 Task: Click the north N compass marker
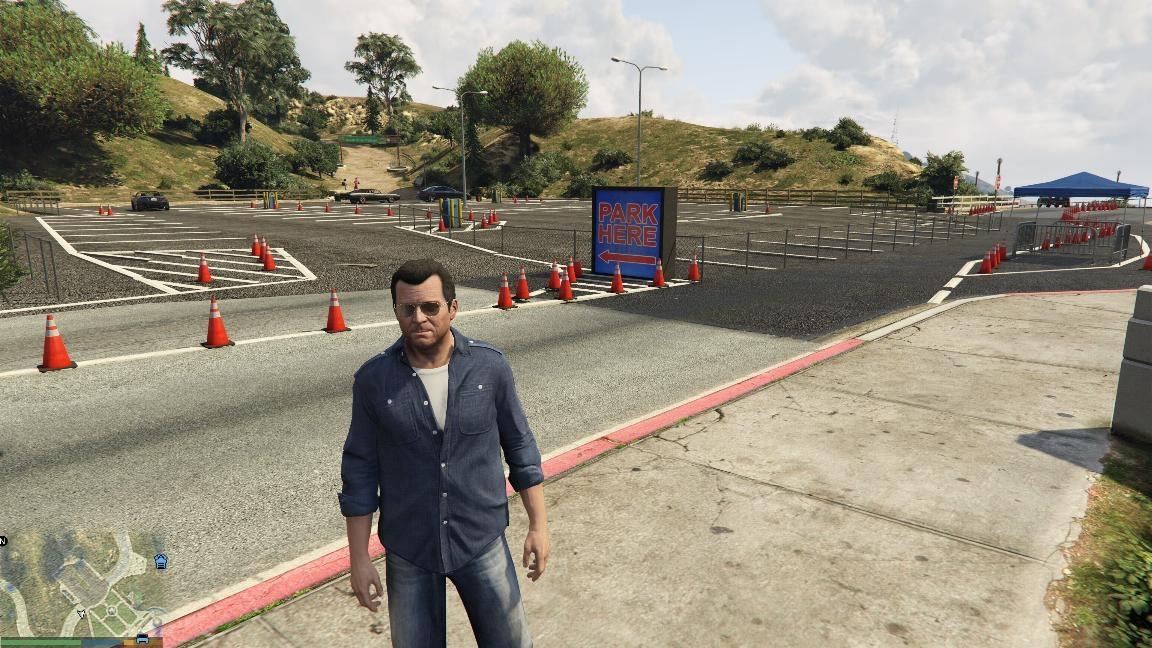point(4,541)
